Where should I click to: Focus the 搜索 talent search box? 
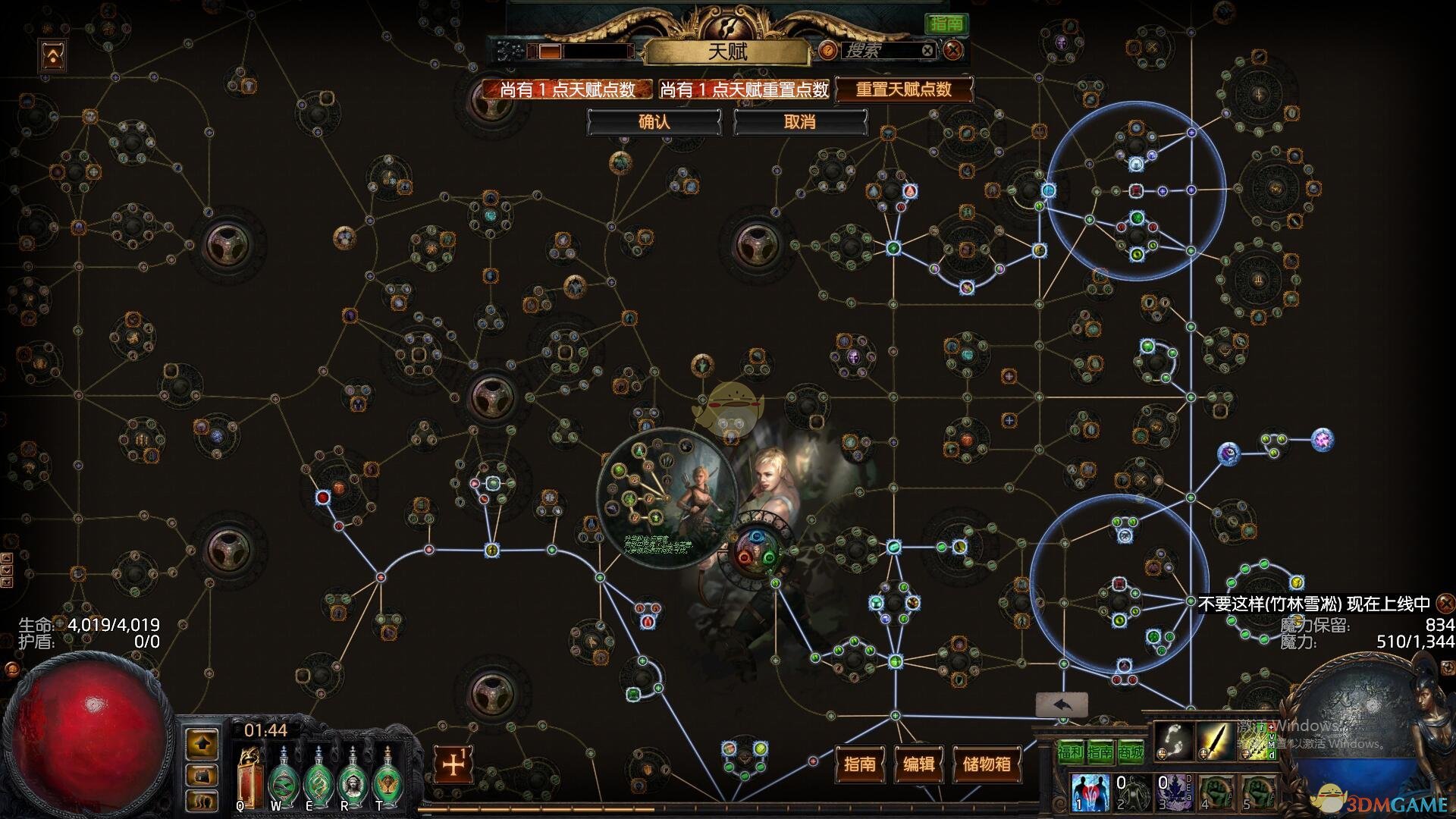click(x=880, y=51)
